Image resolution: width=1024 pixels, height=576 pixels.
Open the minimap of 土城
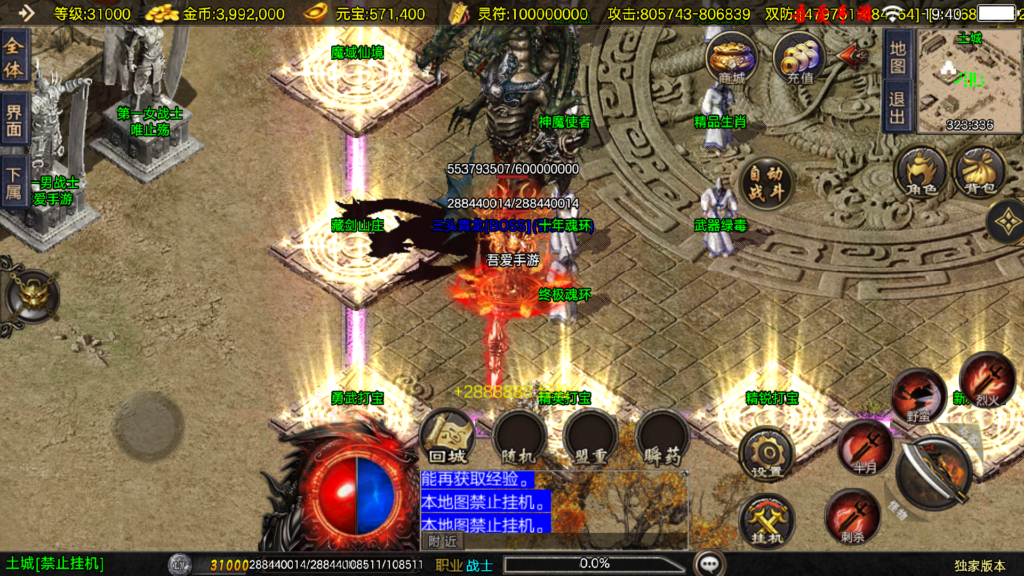tap(969, 82)
